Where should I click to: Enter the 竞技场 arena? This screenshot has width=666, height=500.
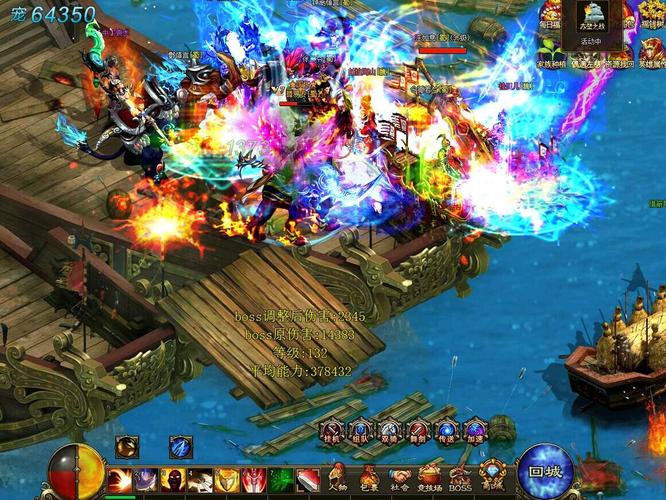point(430,476)
